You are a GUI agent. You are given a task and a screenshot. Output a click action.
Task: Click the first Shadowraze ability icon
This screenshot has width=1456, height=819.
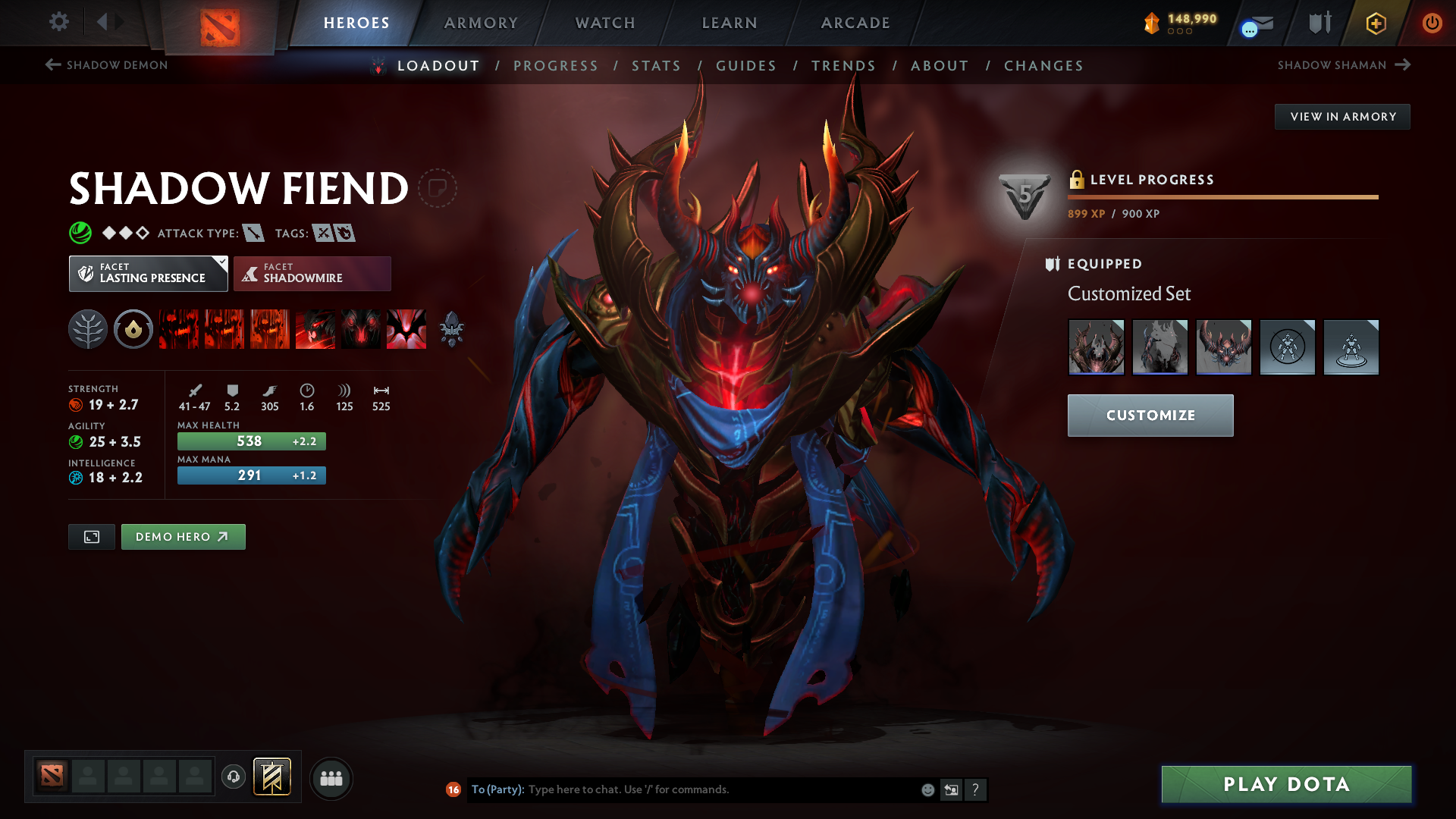[178, 329]
